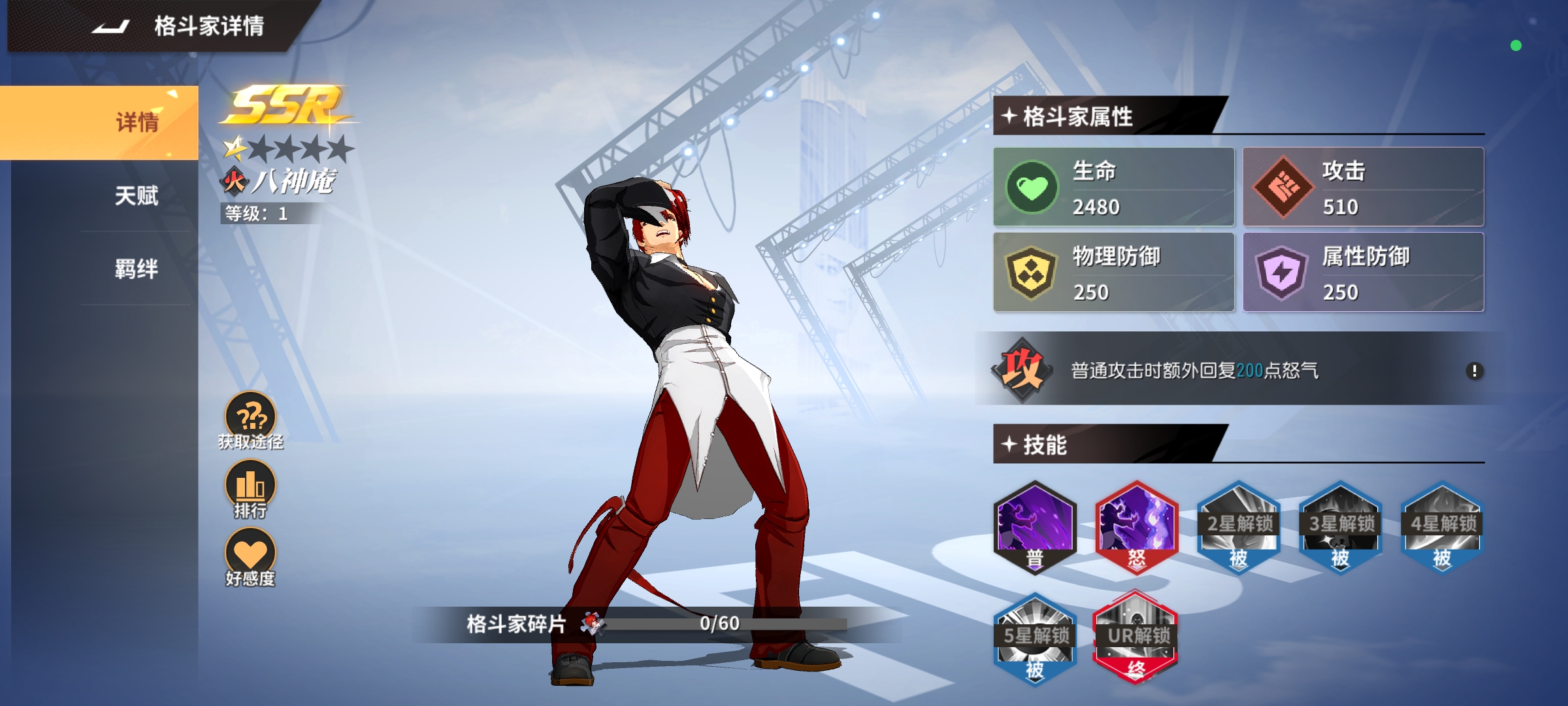The height and width of the screenshot is (706, 1568).
Task: Tap the 格斗家碎片 fragment progress bar
Action: (719, 624)
